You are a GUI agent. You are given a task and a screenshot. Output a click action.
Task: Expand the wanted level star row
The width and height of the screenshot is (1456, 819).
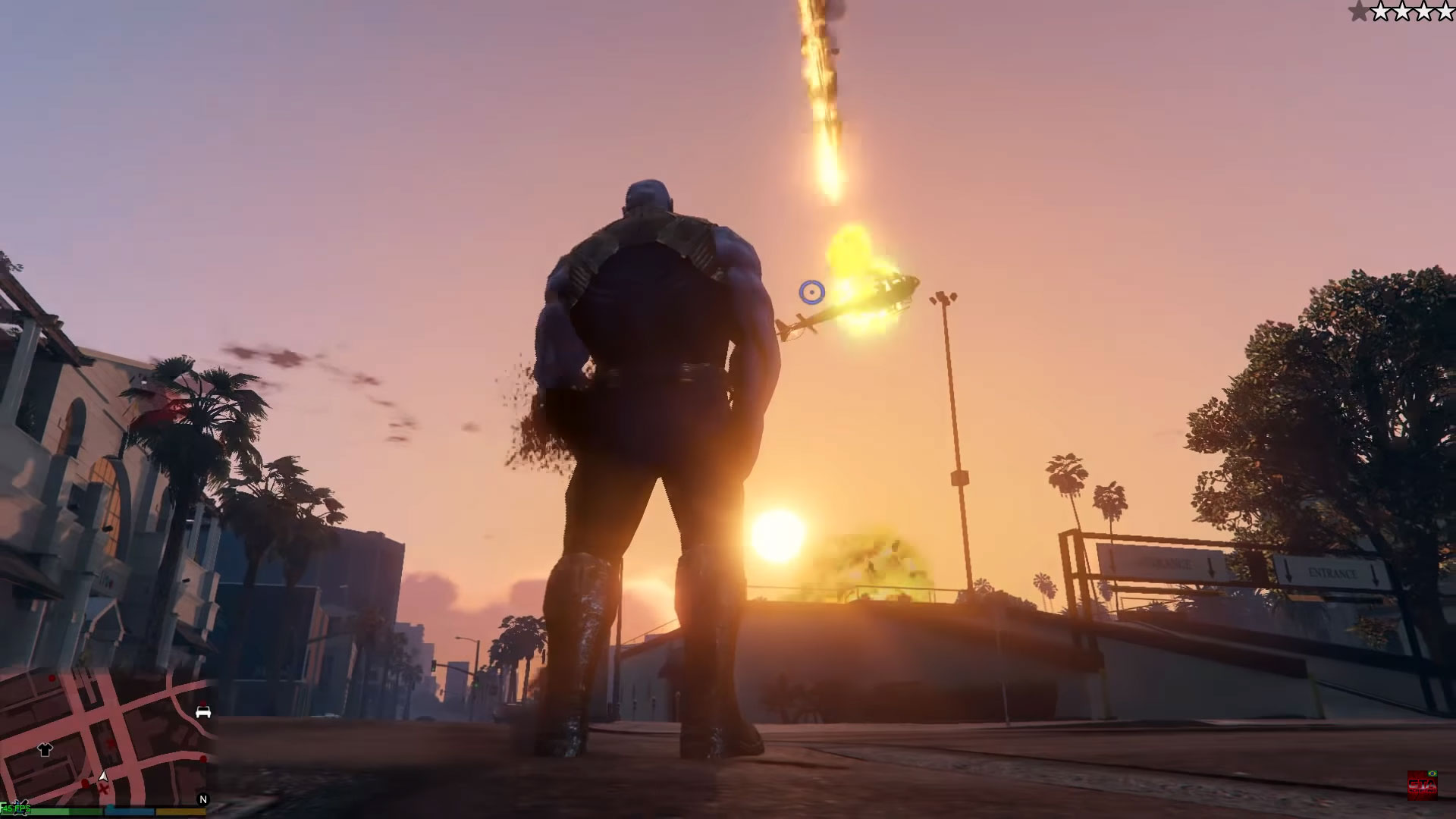click(x=1401, y=11)
